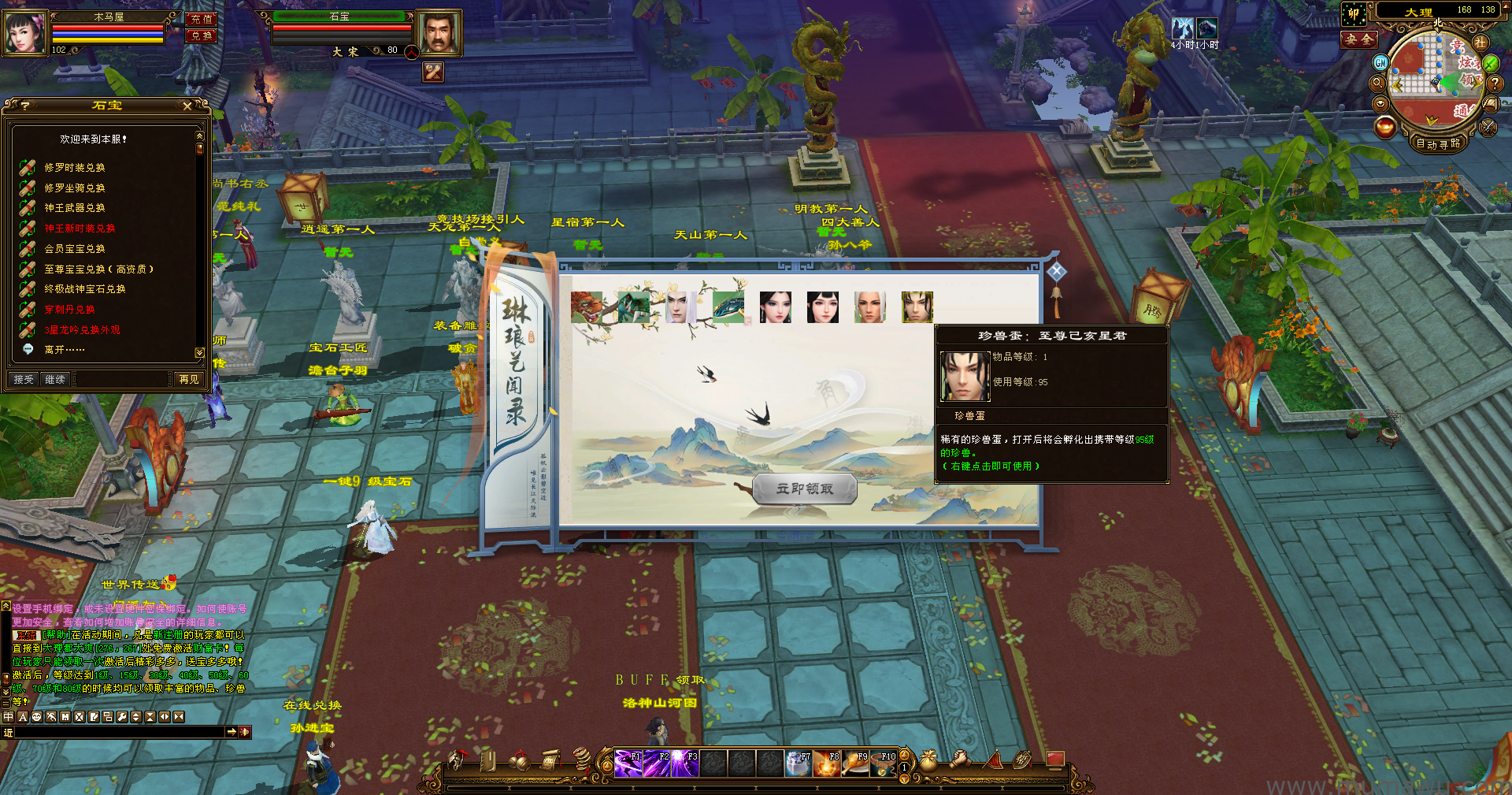1512x795 pixels.
Task: Open the GM button beside the minimap
Action: [x=1380, y=62]
